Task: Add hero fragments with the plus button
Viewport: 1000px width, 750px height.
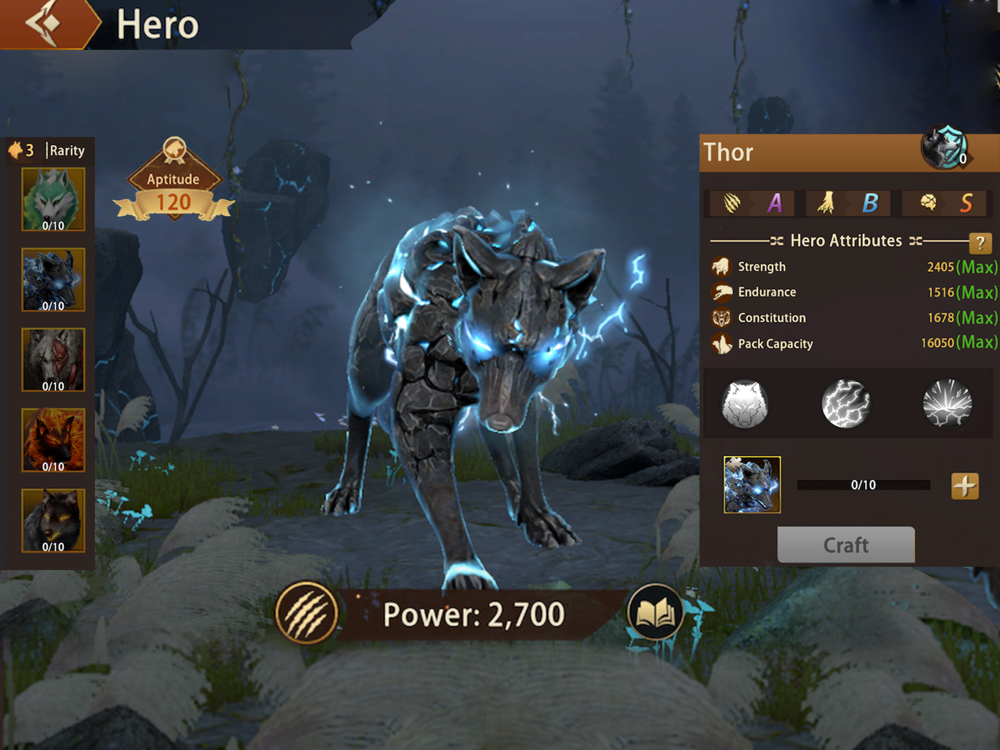Action: tap(964, 486)
